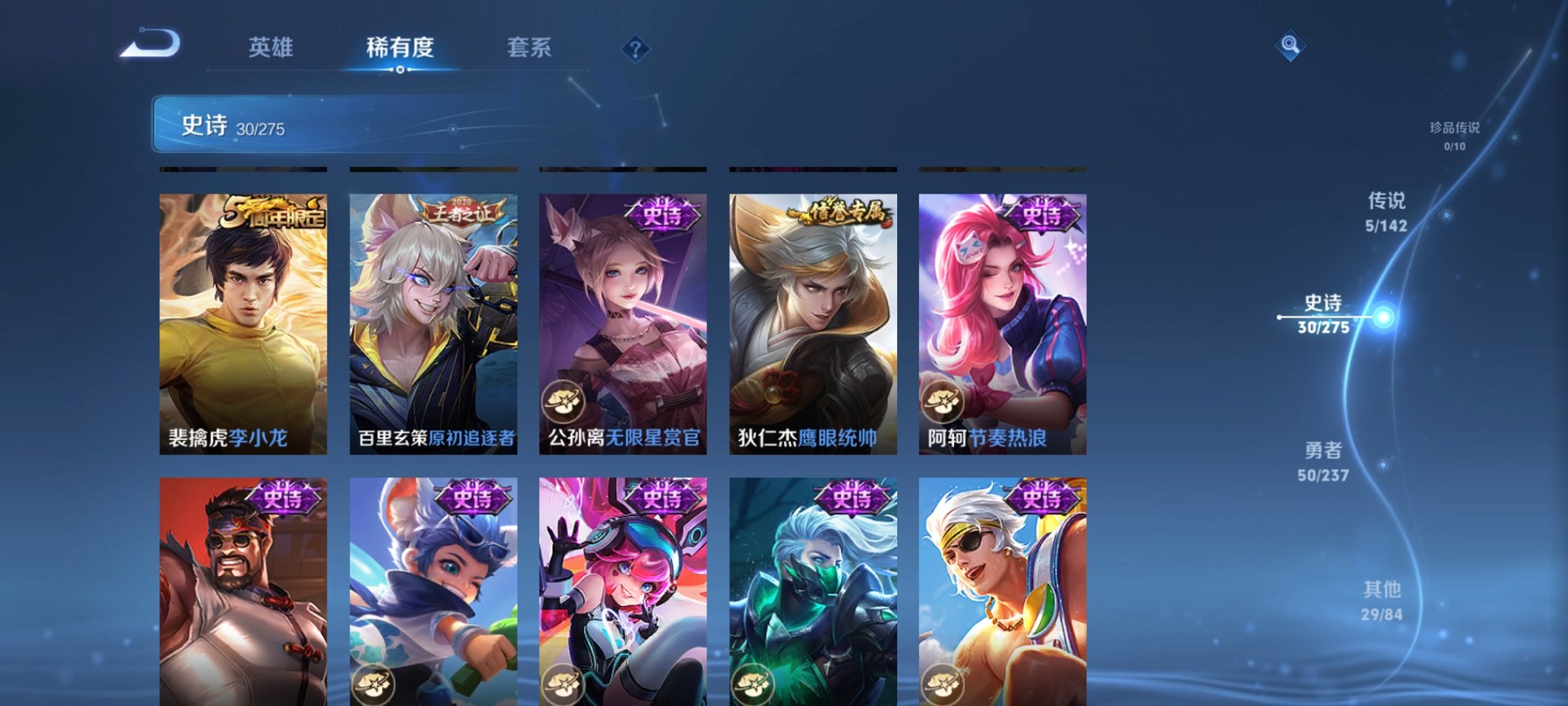Switch to the 英雄 tab
The image size is (1568, 706).
(x=271, y=48)
